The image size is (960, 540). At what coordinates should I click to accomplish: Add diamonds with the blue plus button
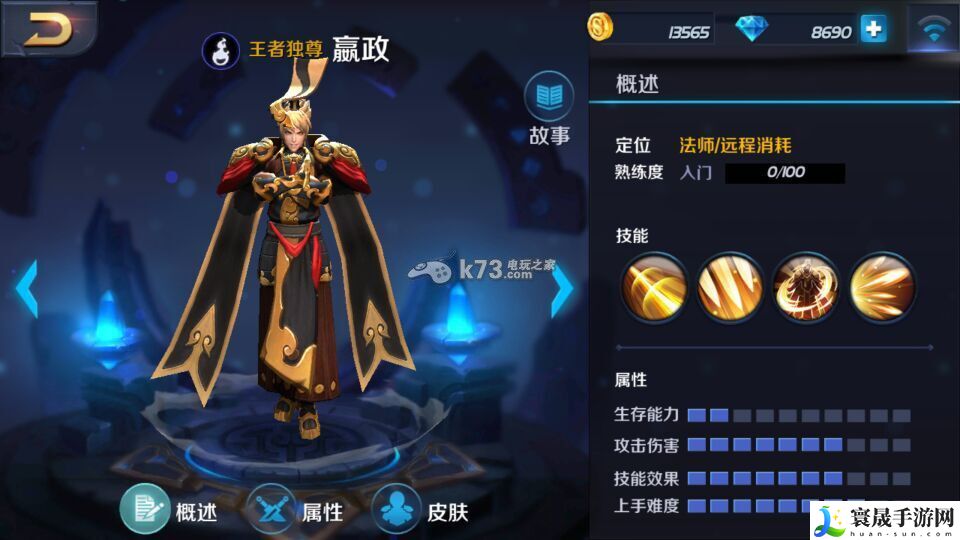873,29
